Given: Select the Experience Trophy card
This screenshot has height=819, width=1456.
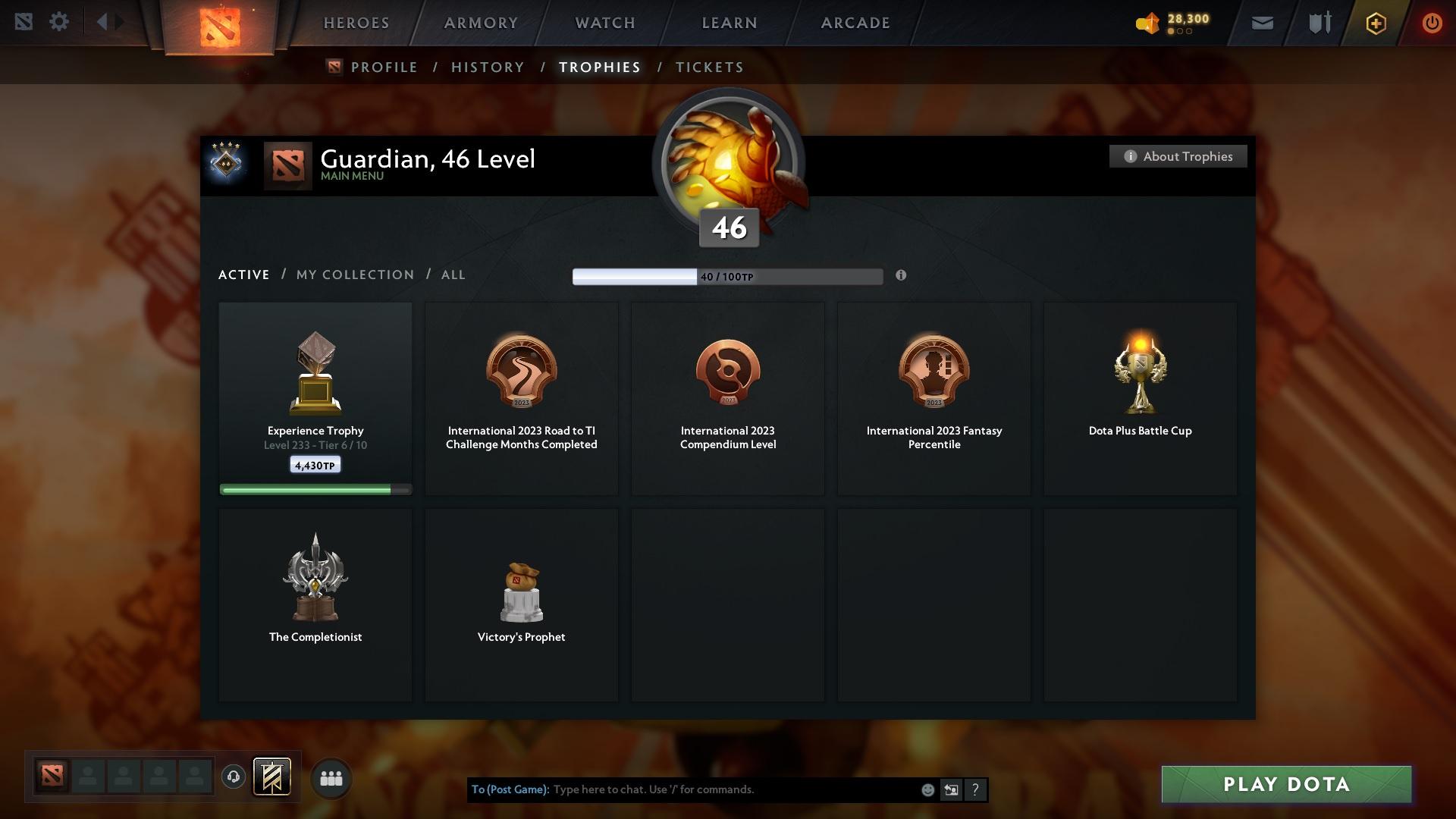Looking at the screenshot, I should coord(315,398).
